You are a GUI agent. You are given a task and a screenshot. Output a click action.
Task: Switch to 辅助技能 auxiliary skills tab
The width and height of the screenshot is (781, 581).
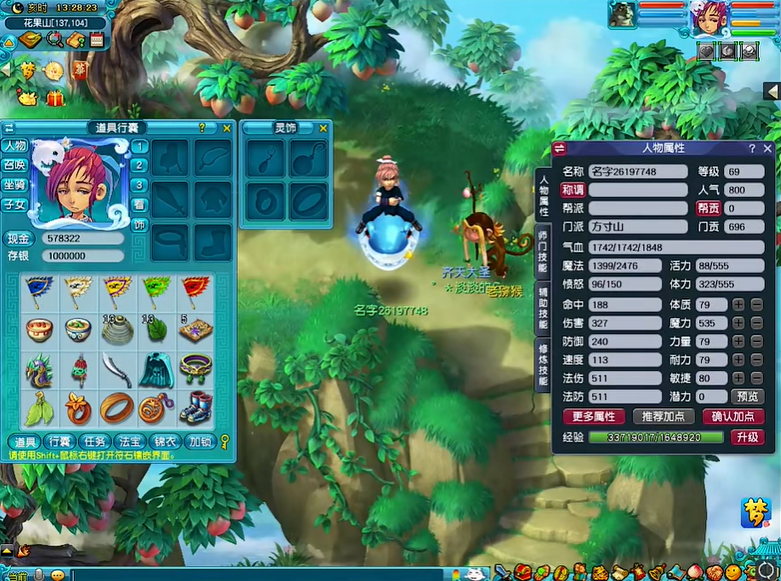(543, 312)
